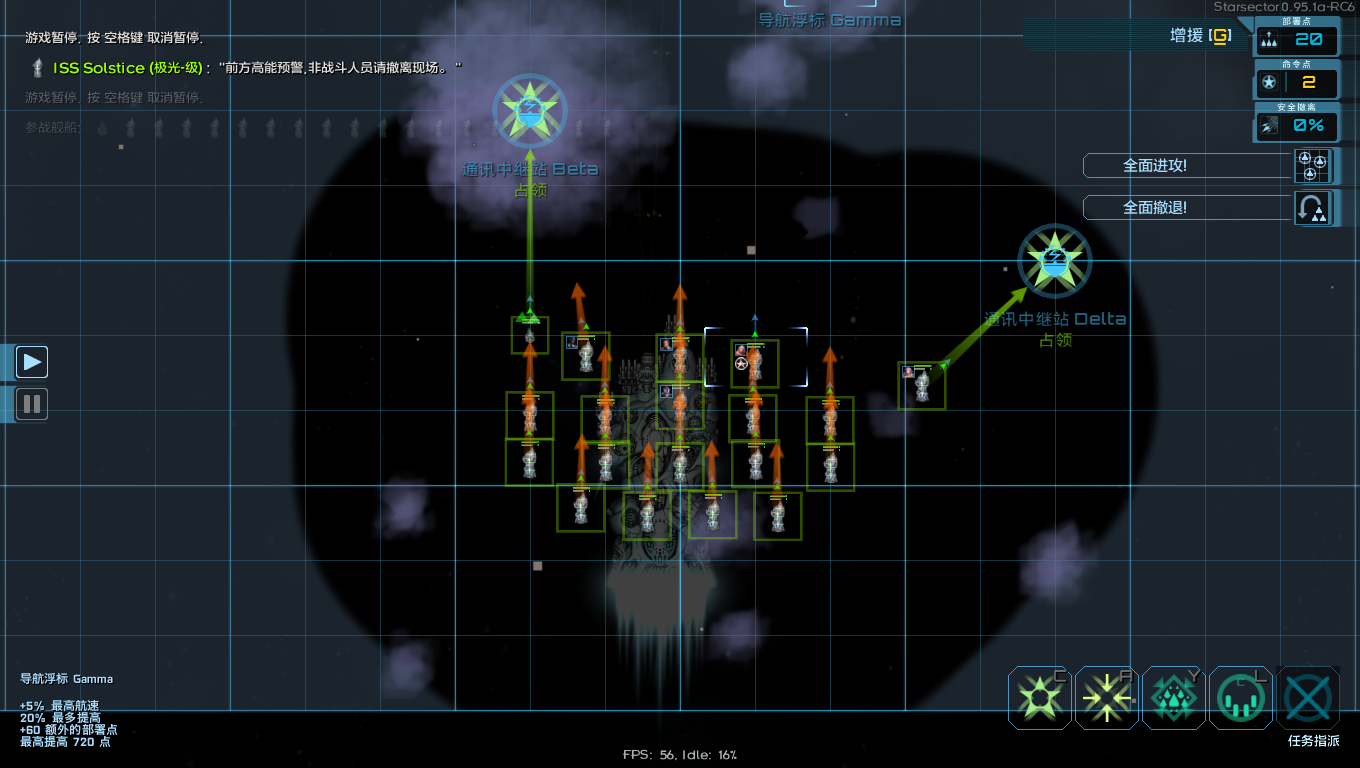Order 全面撤退! with its button
The width and height of the screenshot is (1360, 768).
[1186, 207]
